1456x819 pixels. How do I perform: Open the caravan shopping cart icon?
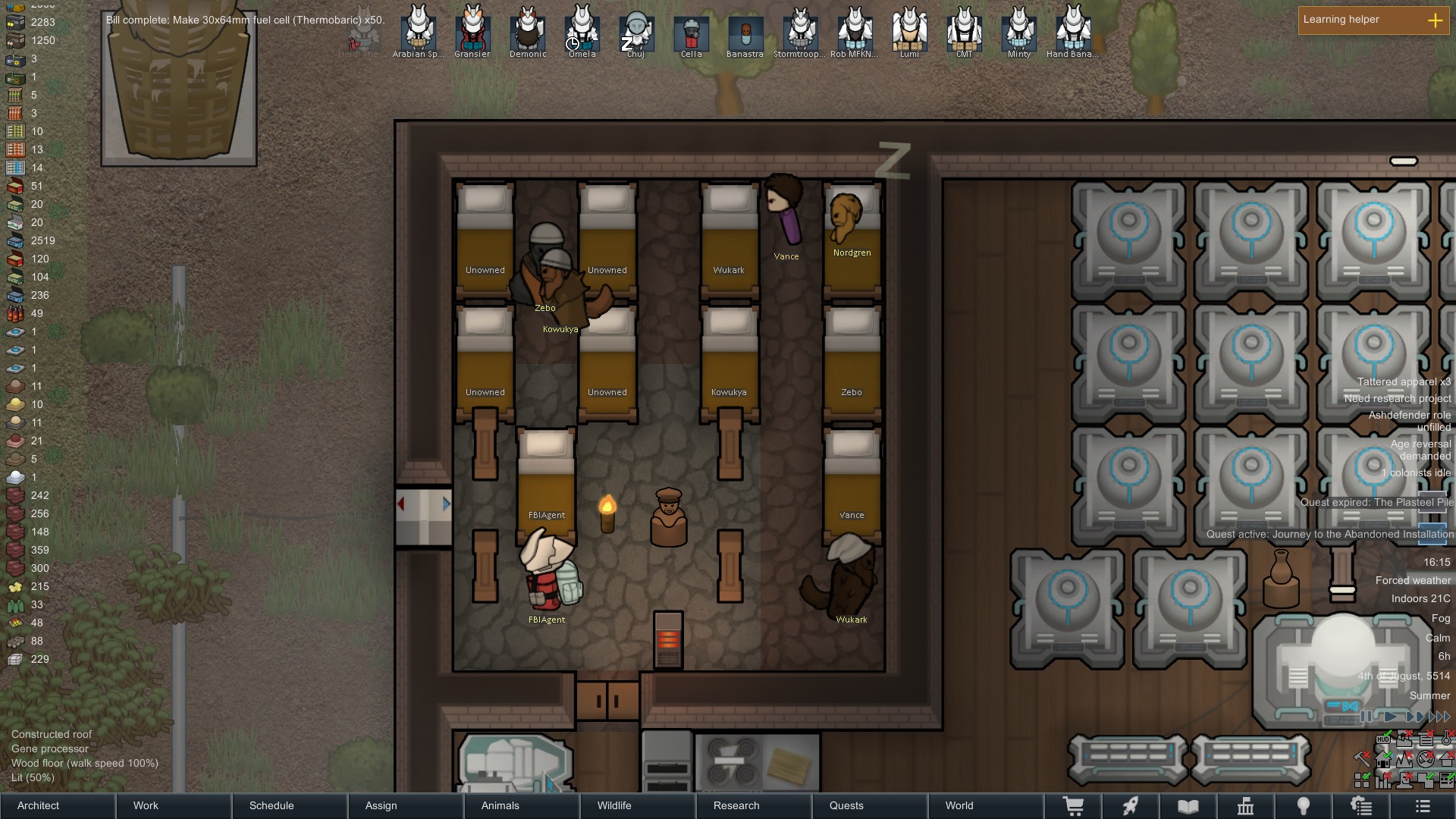coord(1075,805)
